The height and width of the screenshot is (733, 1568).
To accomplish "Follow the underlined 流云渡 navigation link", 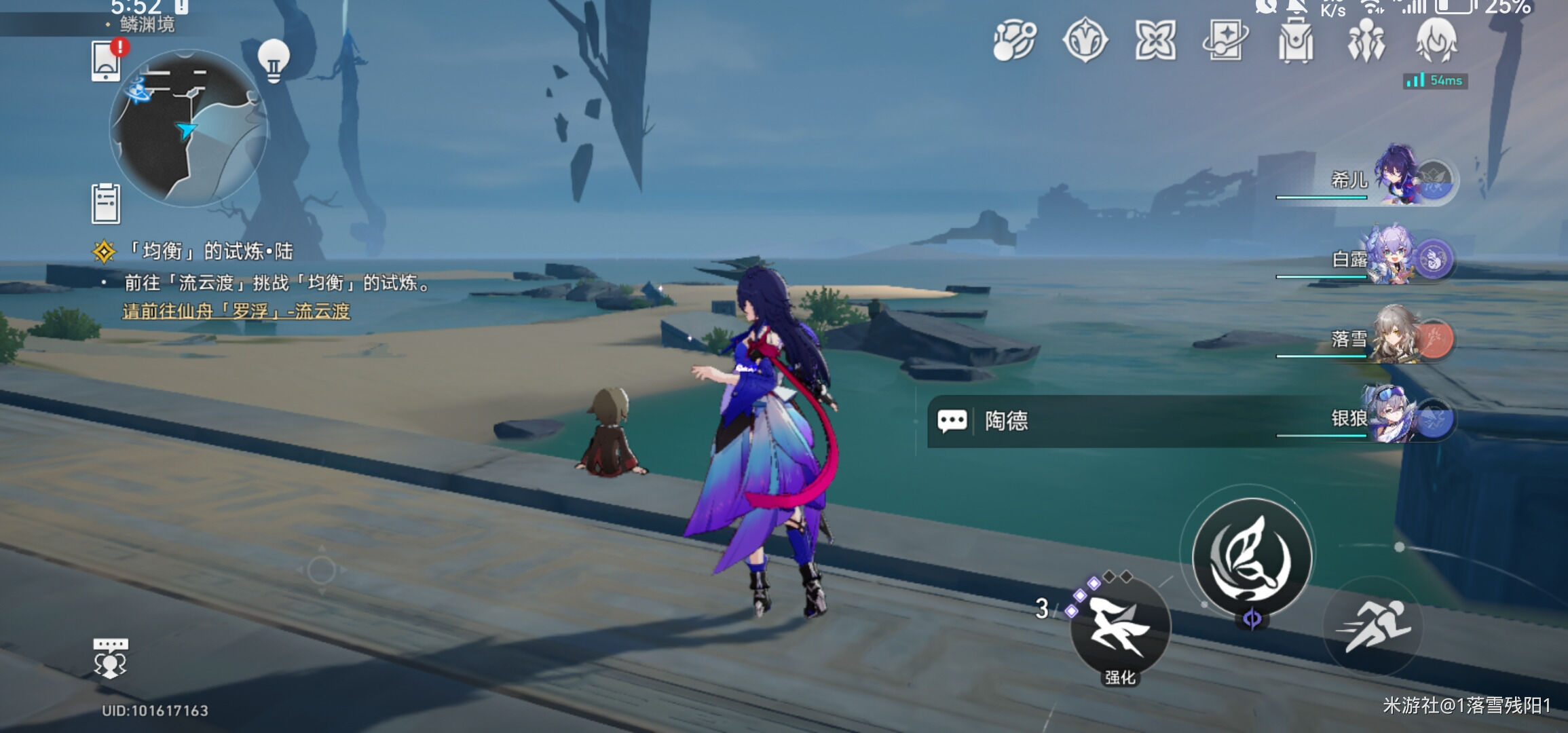I will point(236,312).
